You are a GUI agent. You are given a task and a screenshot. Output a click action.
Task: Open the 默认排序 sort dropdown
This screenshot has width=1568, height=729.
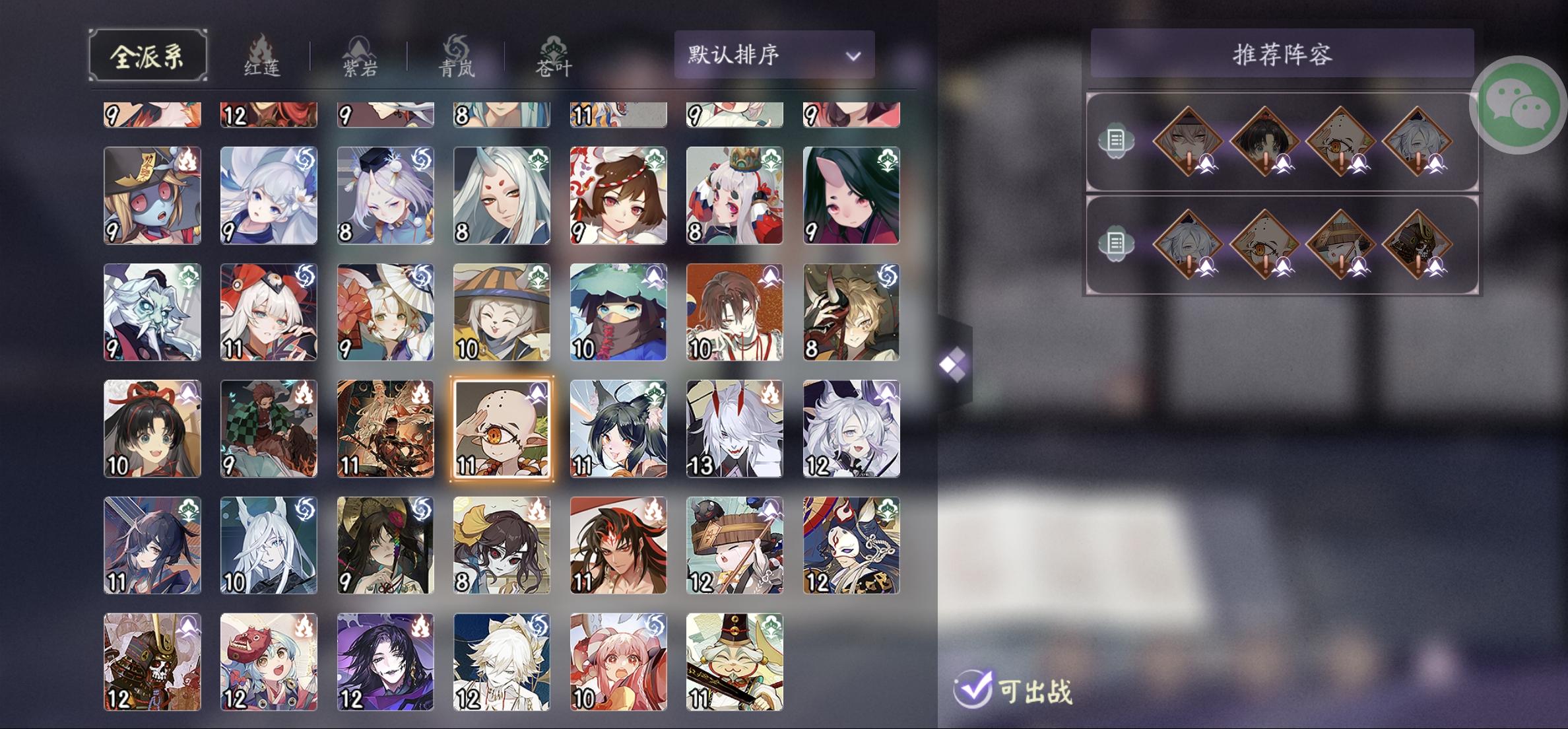[x=772, y=55]
